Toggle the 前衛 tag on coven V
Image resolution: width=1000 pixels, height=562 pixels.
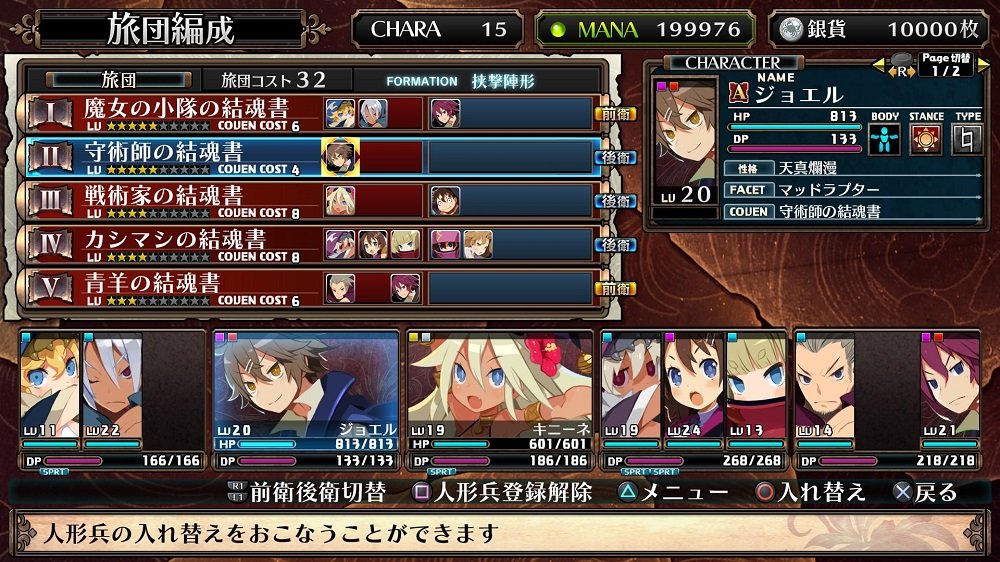[616, 288]
